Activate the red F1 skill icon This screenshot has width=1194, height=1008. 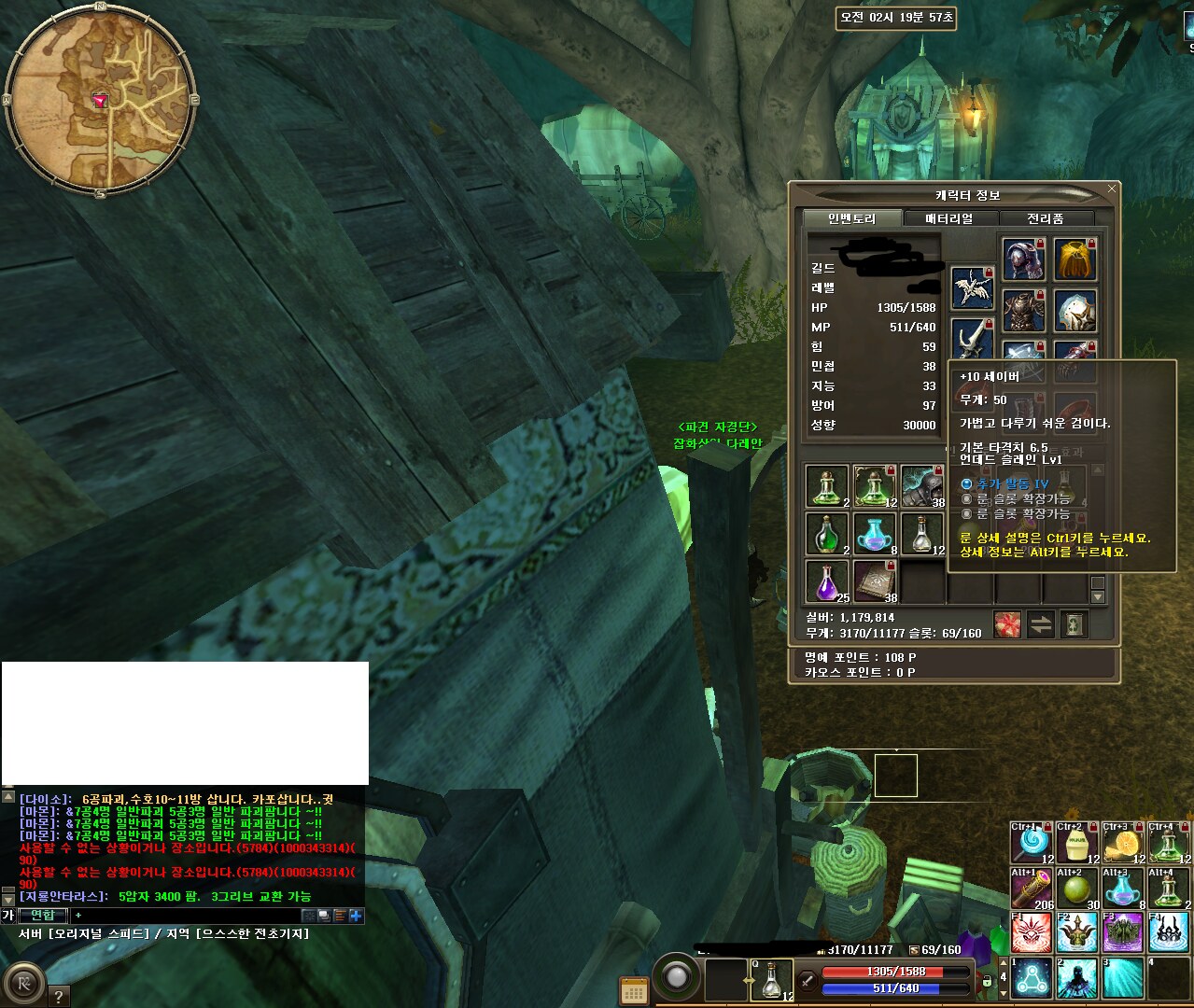click(1032, 933)
